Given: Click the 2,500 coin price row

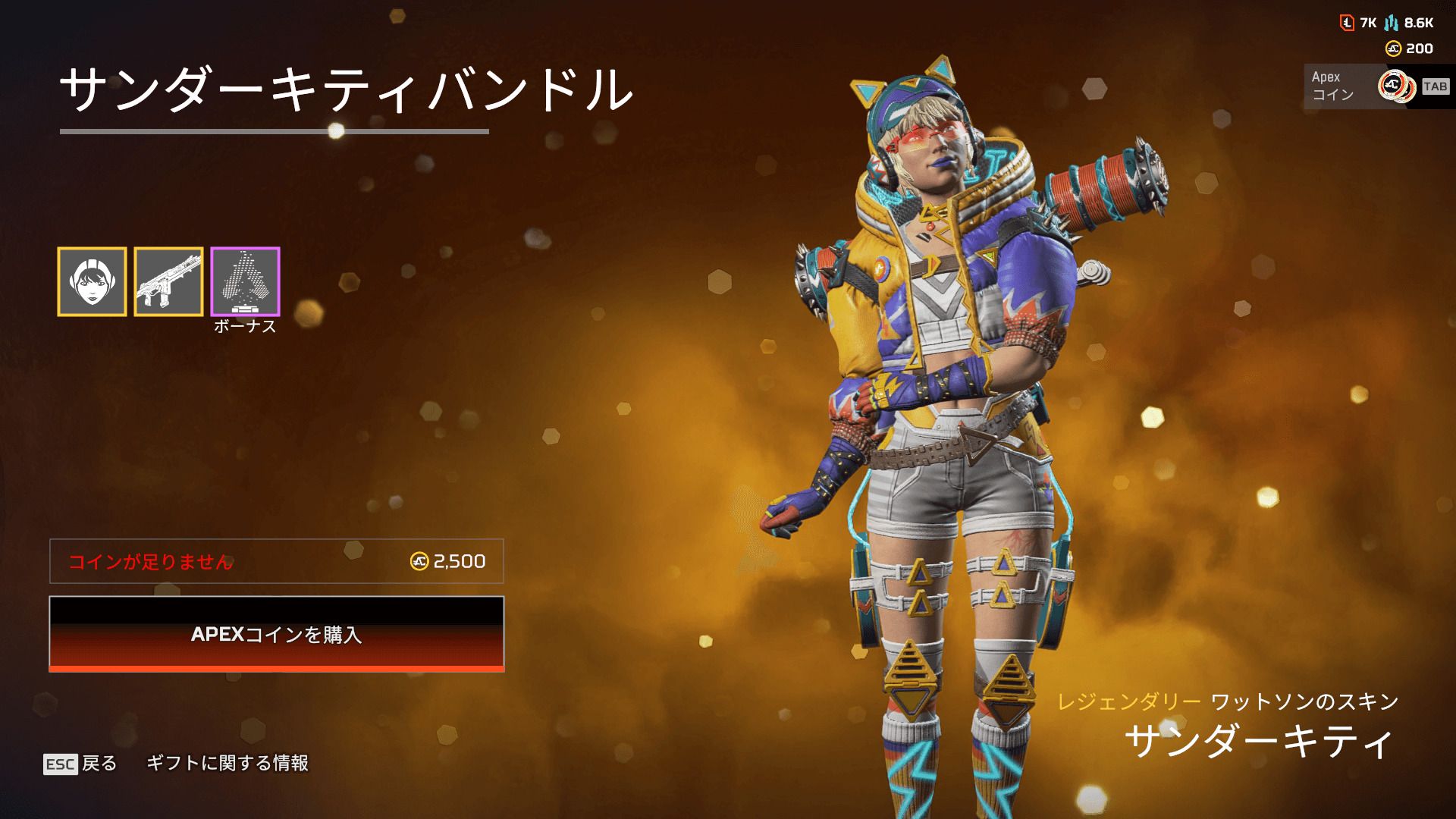Looking at the screenshot, I should [277, 561].
